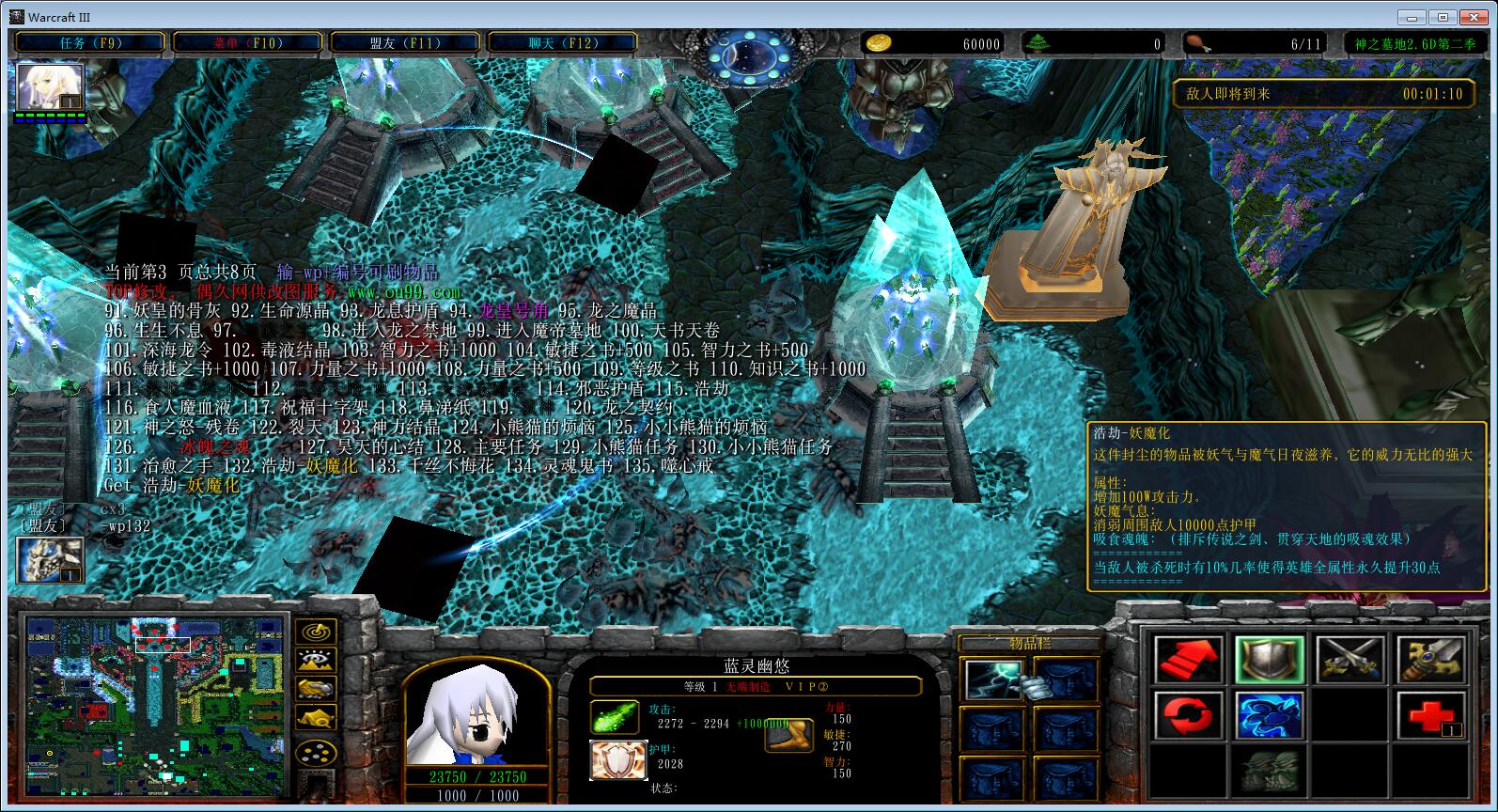1498x812 pixels.
Task: Open the 菜单 (F10) game menu
Action: point(247,43)
